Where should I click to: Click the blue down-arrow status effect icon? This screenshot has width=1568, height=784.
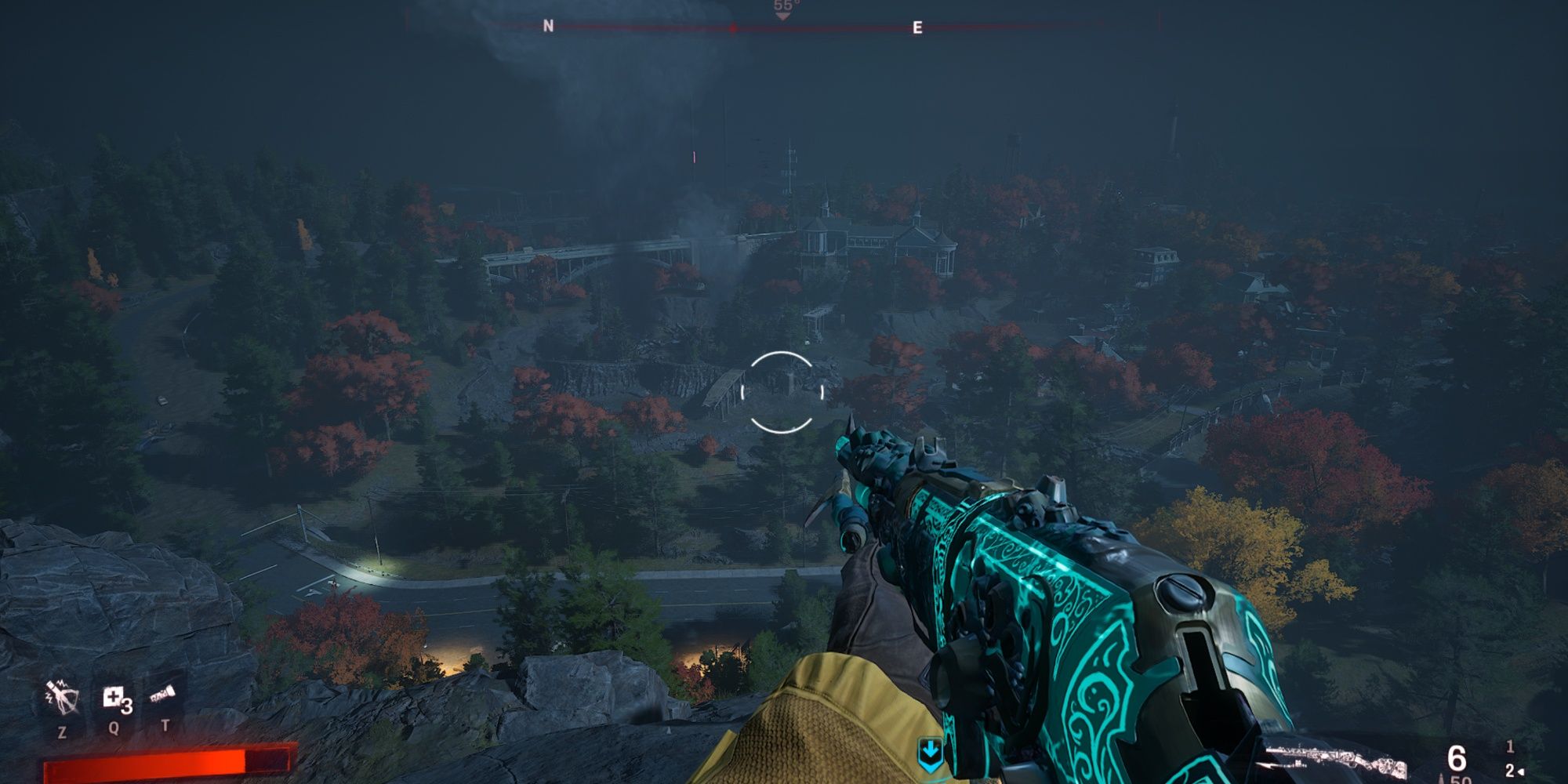[931, 750]
